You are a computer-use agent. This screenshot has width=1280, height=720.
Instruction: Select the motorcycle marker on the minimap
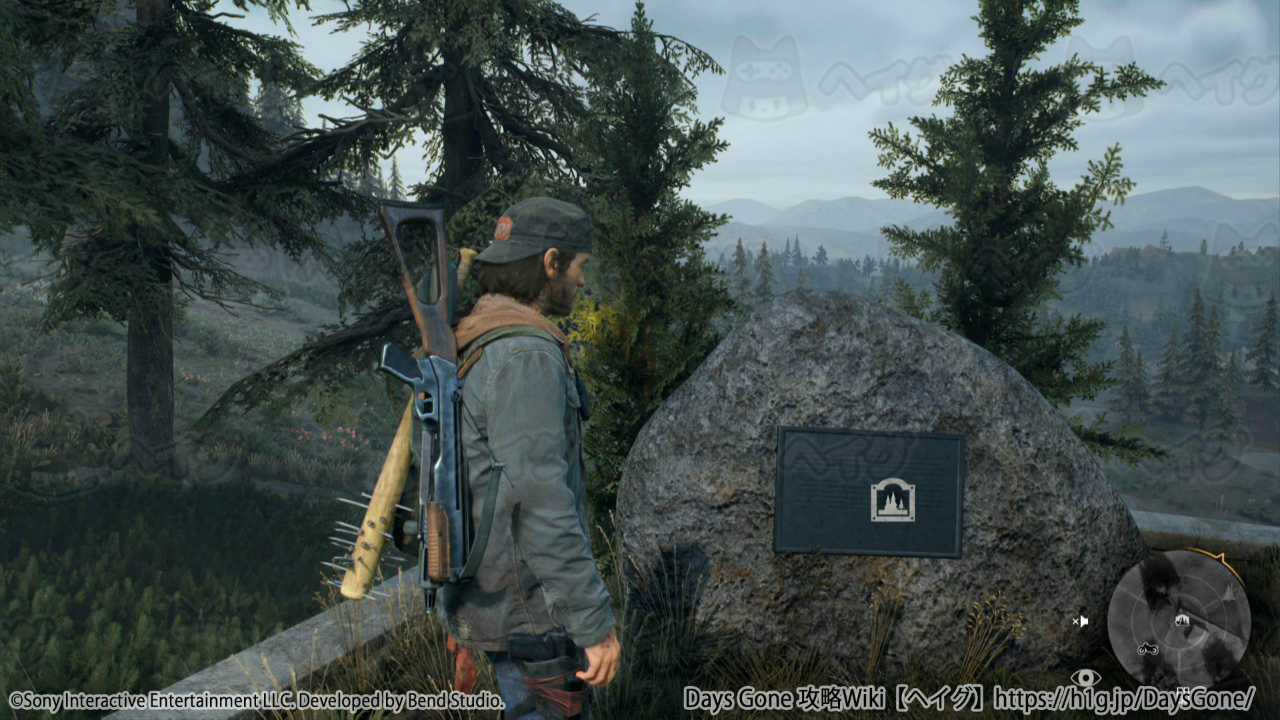[1147, 649]
